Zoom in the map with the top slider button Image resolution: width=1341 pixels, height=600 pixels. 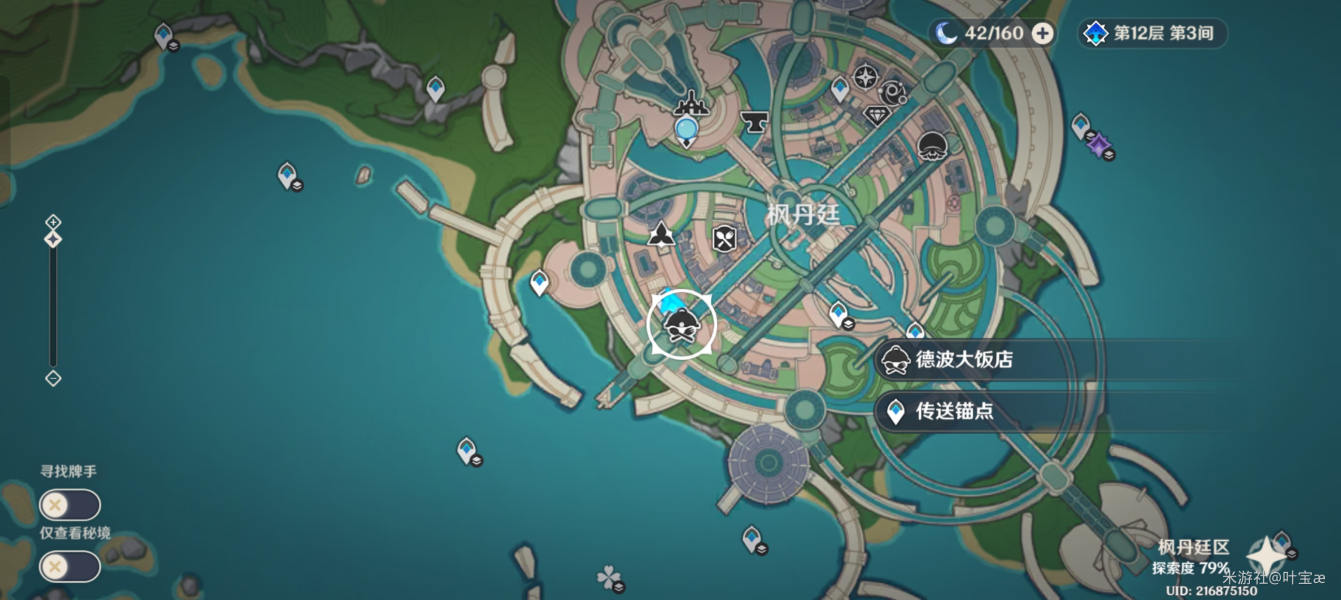(x=53, y=222)
